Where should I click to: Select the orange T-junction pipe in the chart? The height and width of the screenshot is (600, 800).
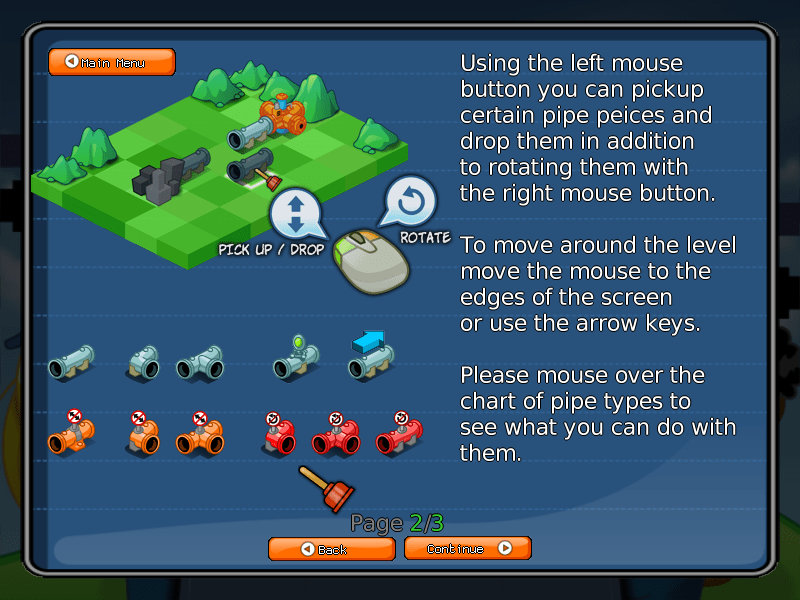coord(200,437)
